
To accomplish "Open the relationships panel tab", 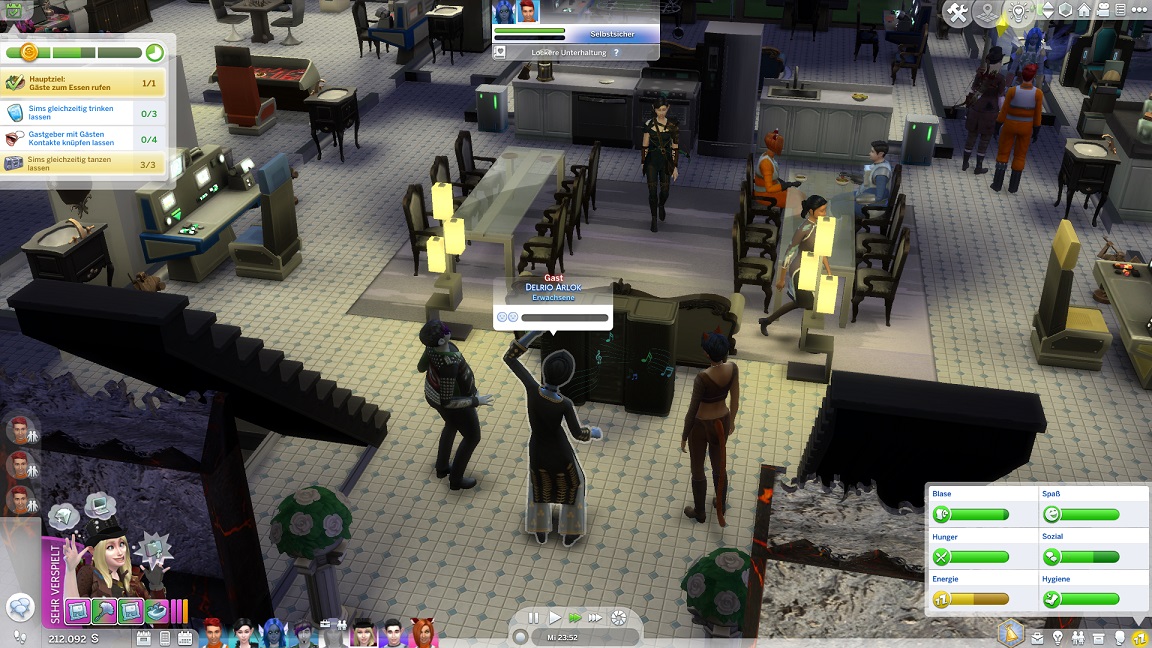I will [1079, 637].
